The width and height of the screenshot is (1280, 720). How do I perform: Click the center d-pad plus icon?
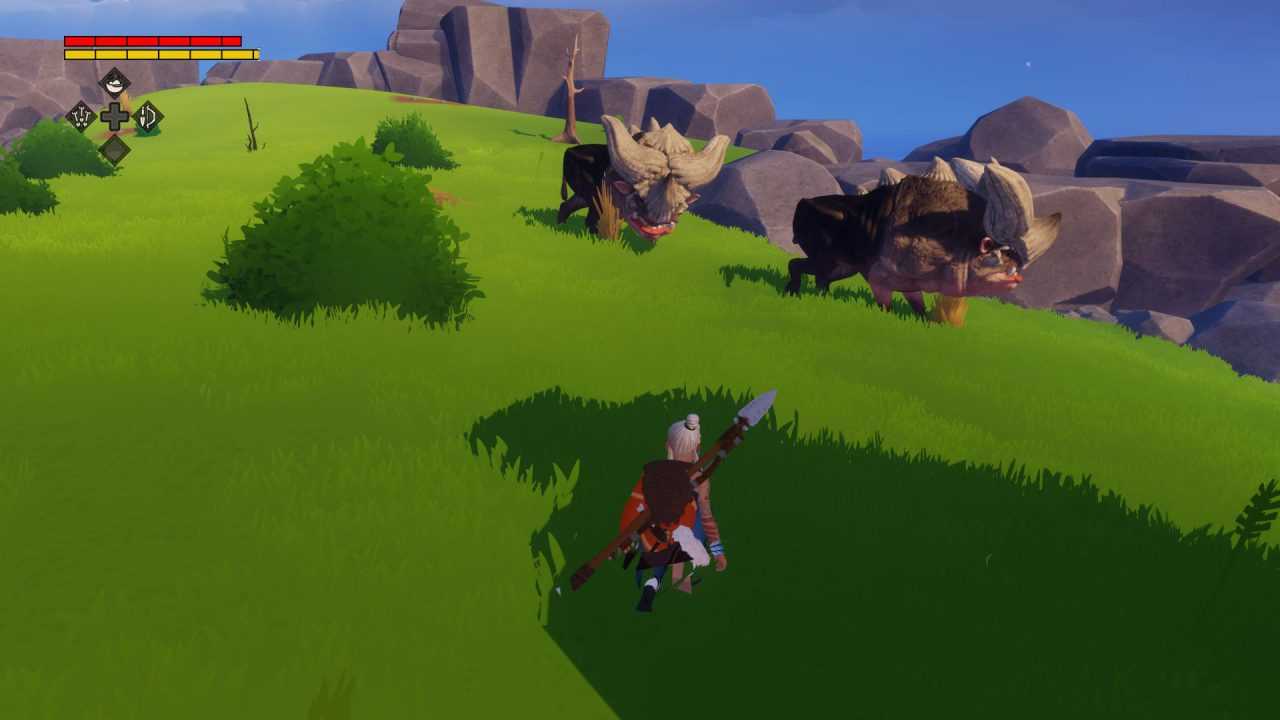115,118
